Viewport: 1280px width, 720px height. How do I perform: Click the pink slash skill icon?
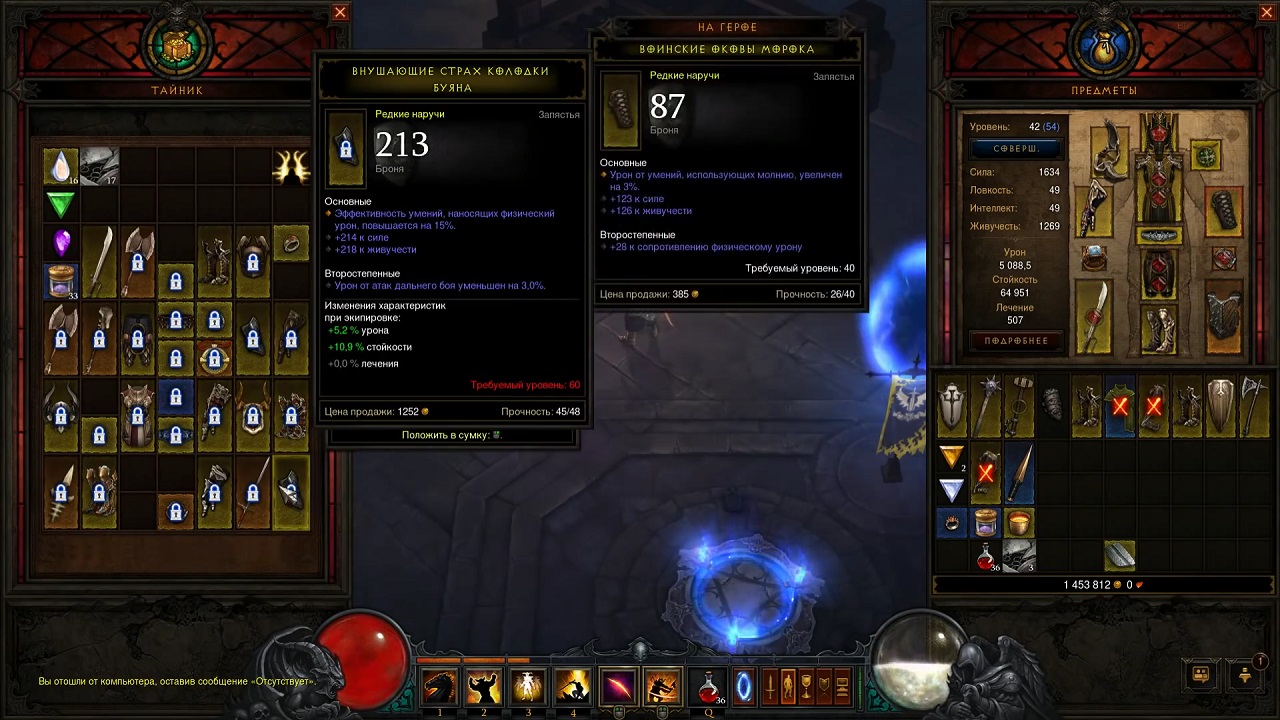click(x=618, y=688)
